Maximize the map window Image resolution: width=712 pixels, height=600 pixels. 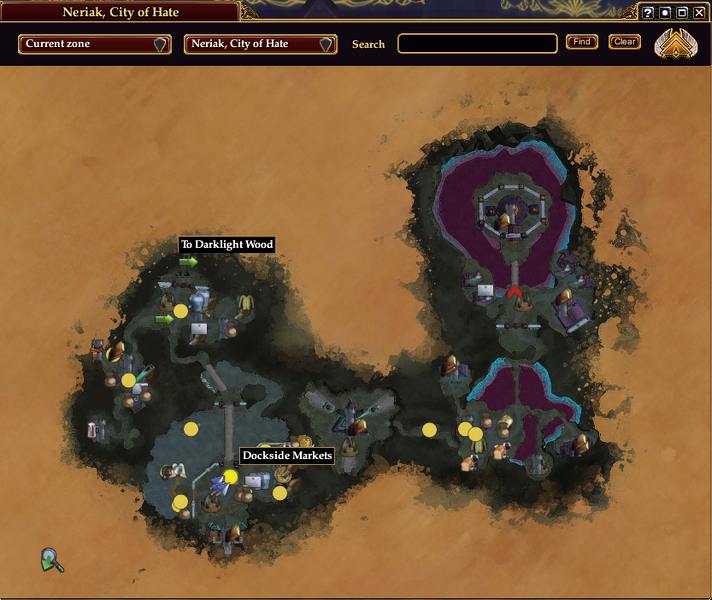[682, 13]
